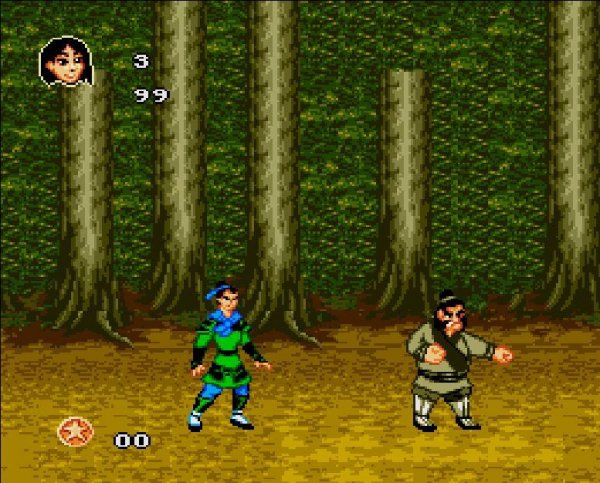Select the red star medallion icon
The height and width of the screenshot is (483, 600).
pyautogui.click(x=73, y=432)
